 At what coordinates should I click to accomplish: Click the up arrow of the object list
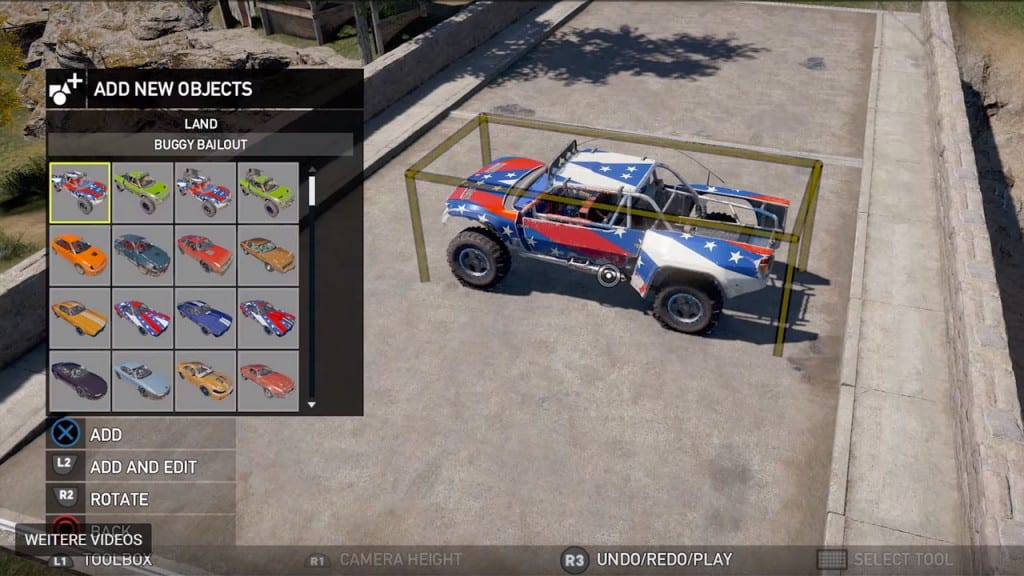pyautogui.click(x=312, y=169)
